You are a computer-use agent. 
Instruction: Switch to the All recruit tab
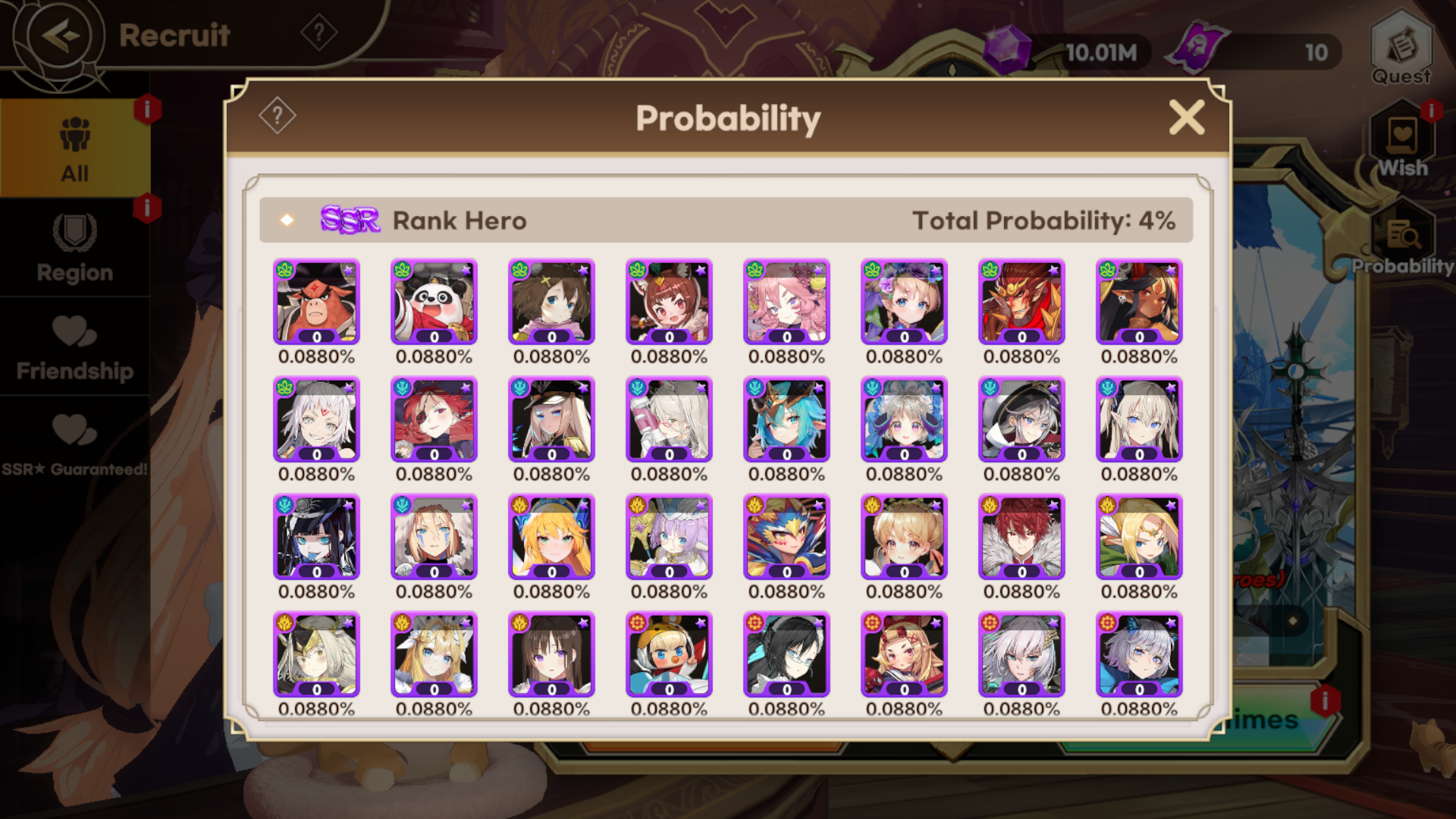click(x=75, y=148)
